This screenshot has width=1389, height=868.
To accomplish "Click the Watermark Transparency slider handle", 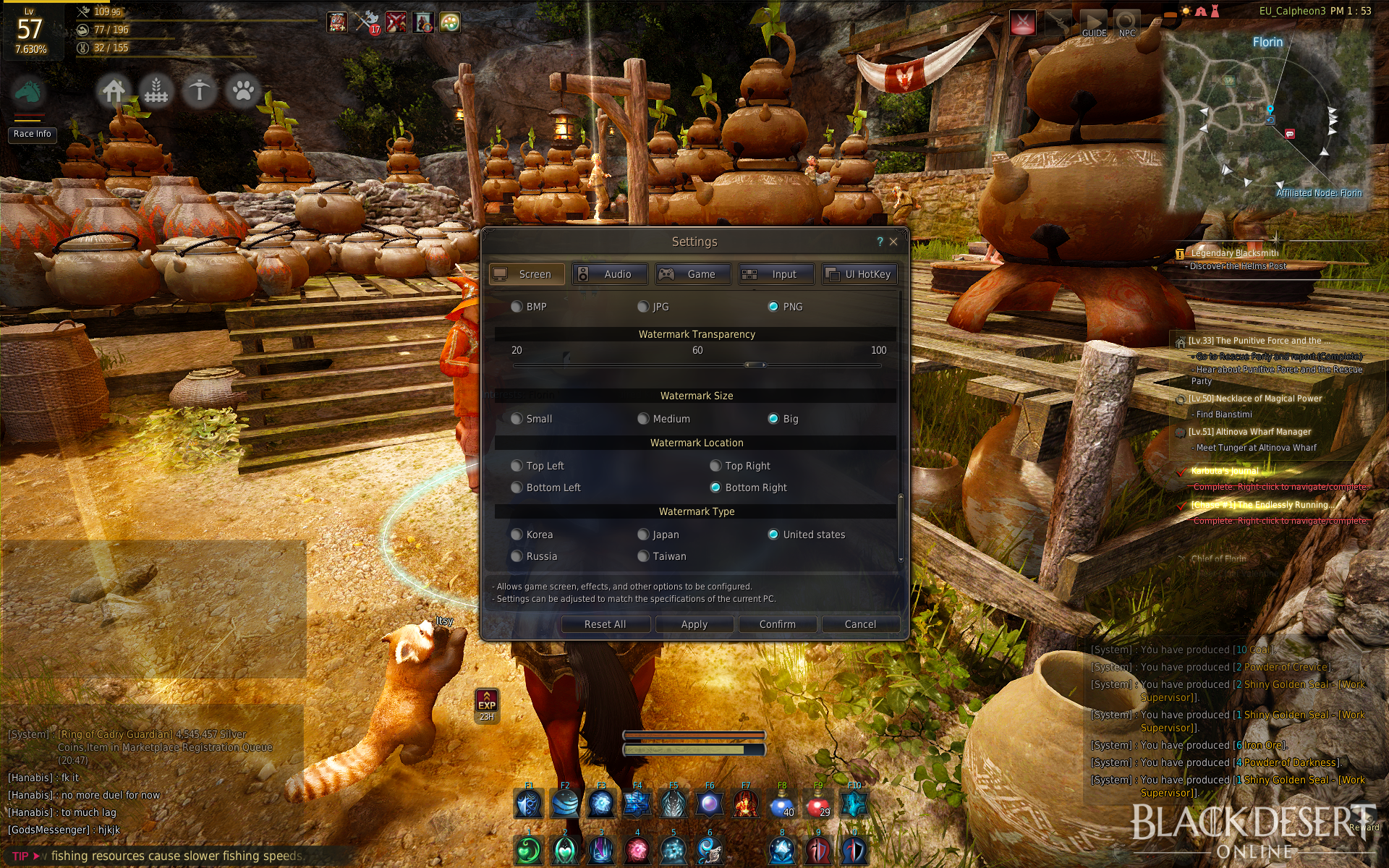I will point(755,365).
